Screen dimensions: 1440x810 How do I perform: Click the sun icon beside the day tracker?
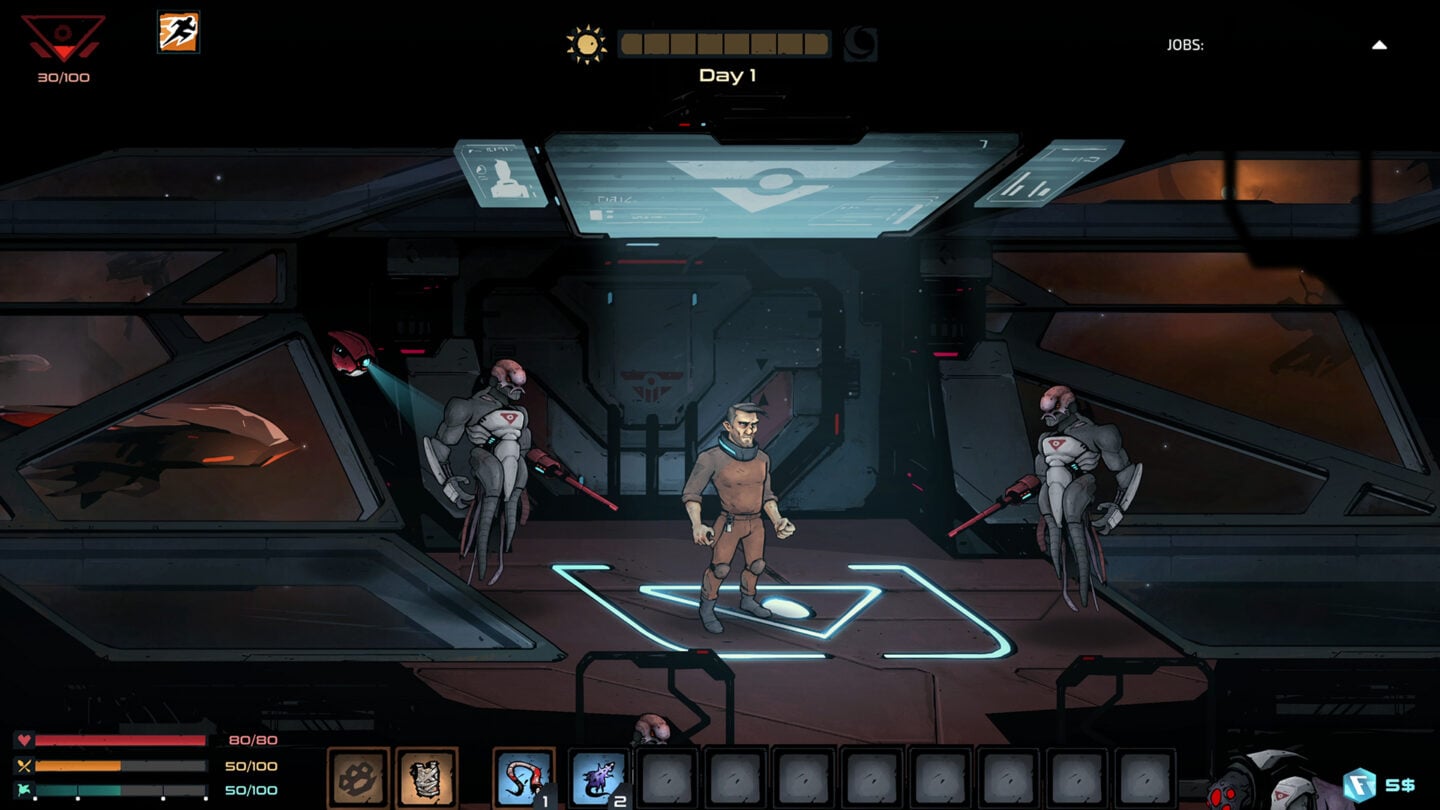[588, 43]
